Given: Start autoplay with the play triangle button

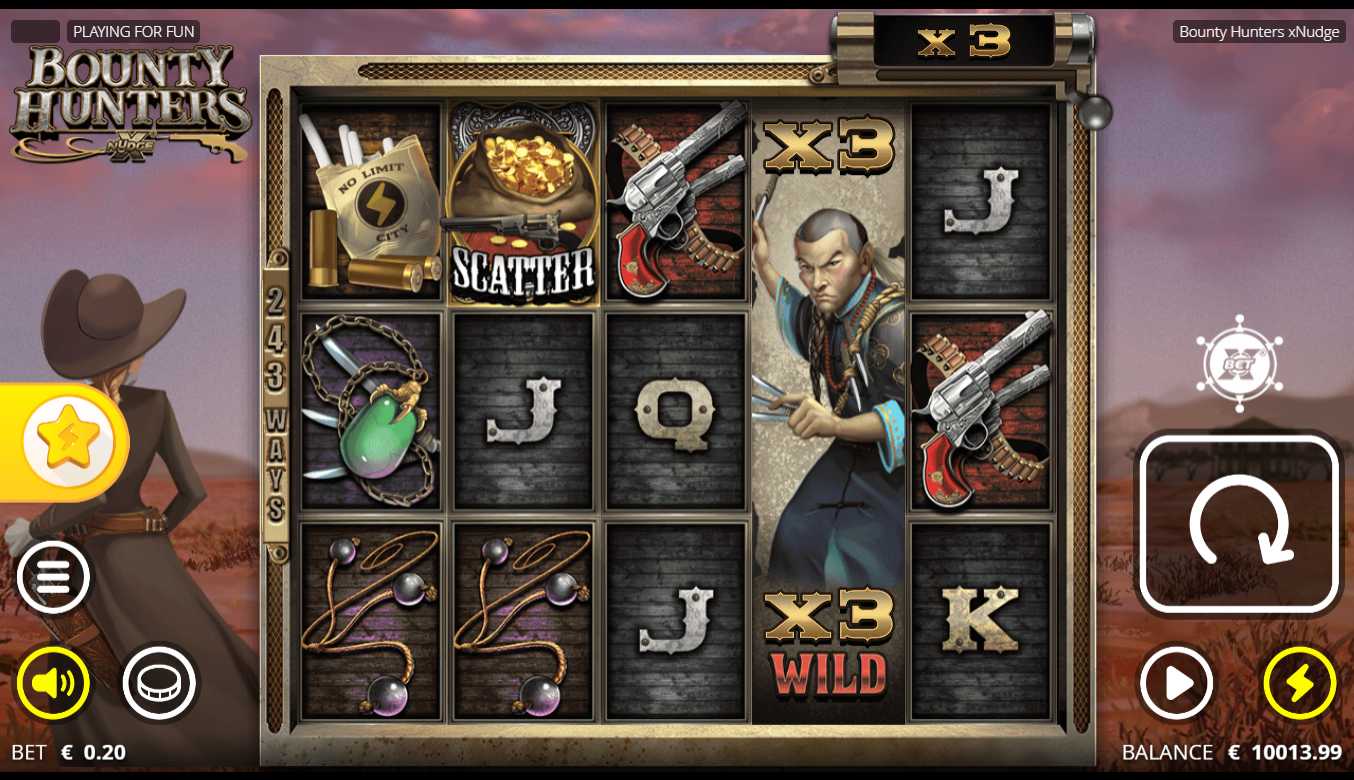Looking at the screenshot, I should tap(1177, 684).
